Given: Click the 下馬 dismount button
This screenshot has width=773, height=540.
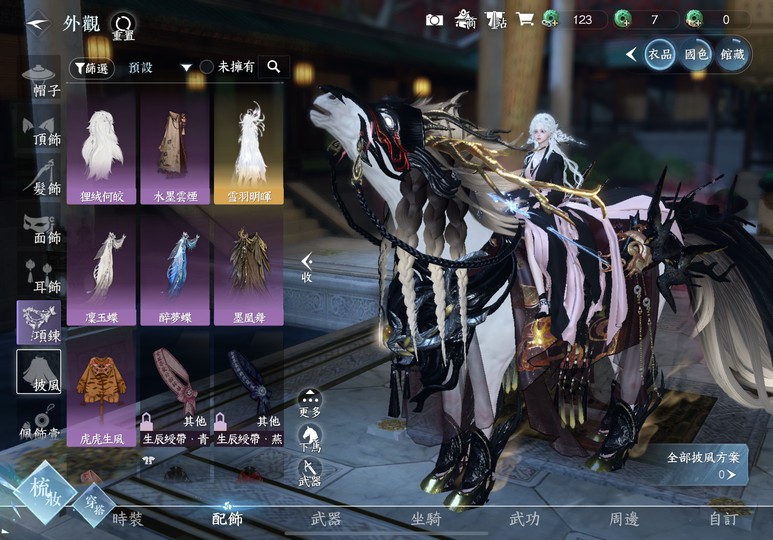Looking at the screenshot, I should 310,440.
